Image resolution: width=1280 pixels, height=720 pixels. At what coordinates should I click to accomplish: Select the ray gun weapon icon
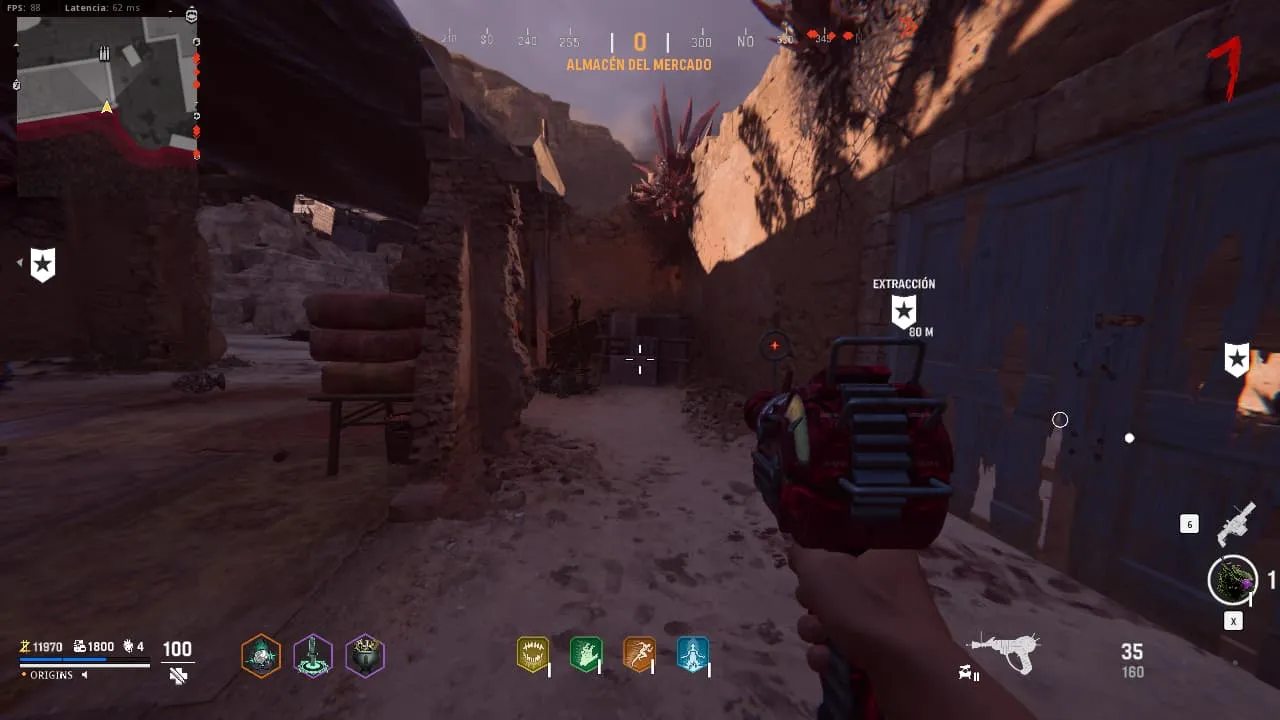[x=1003, y=652]
